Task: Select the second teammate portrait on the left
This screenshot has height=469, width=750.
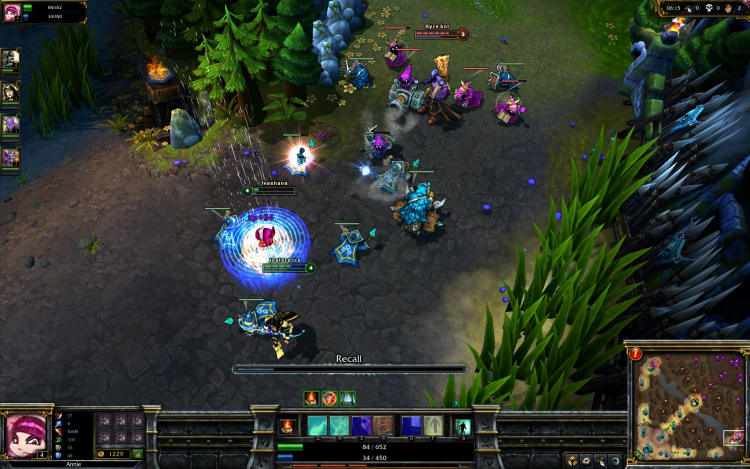Action: point(10,93)
